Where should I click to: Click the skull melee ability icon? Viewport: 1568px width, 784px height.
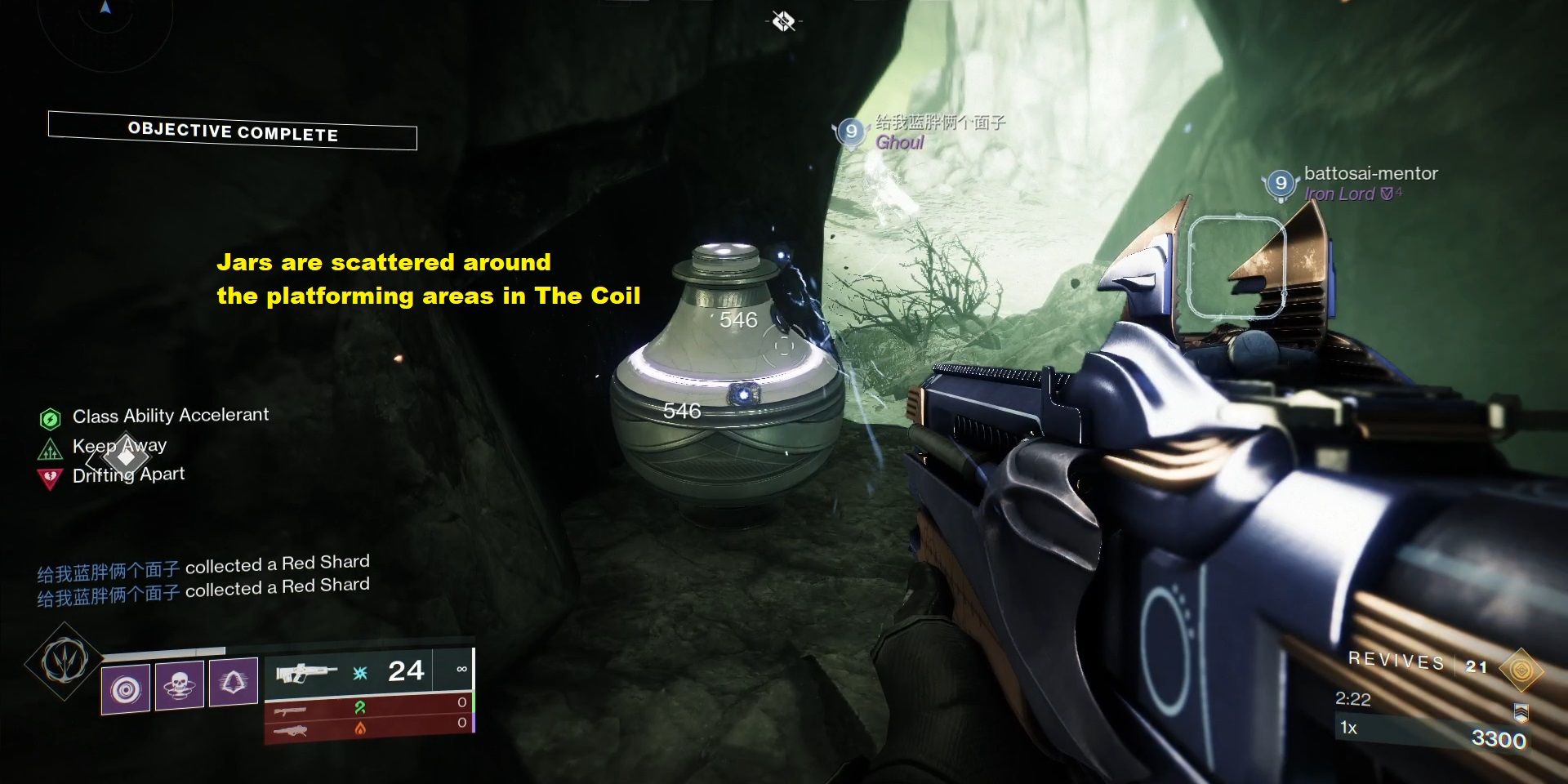(180, 684)
